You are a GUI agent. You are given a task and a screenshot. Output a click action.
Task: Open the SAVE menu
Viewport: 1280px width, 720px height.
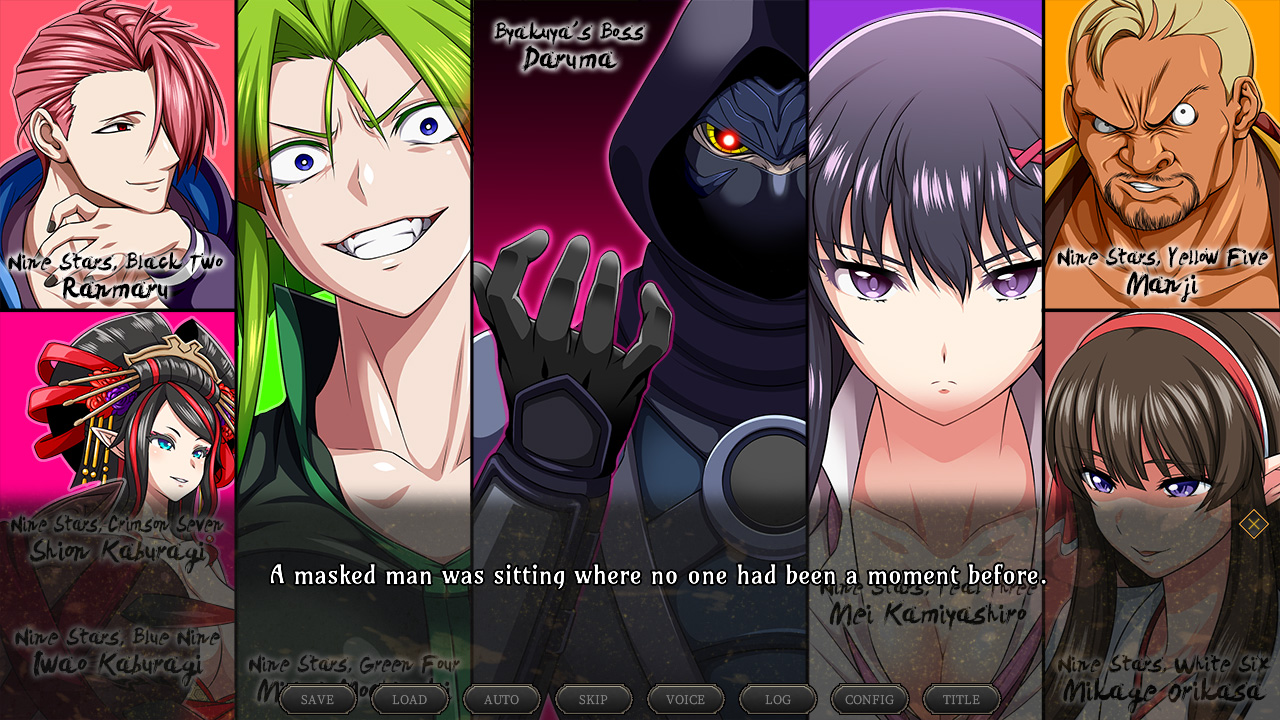click(318, 699)
